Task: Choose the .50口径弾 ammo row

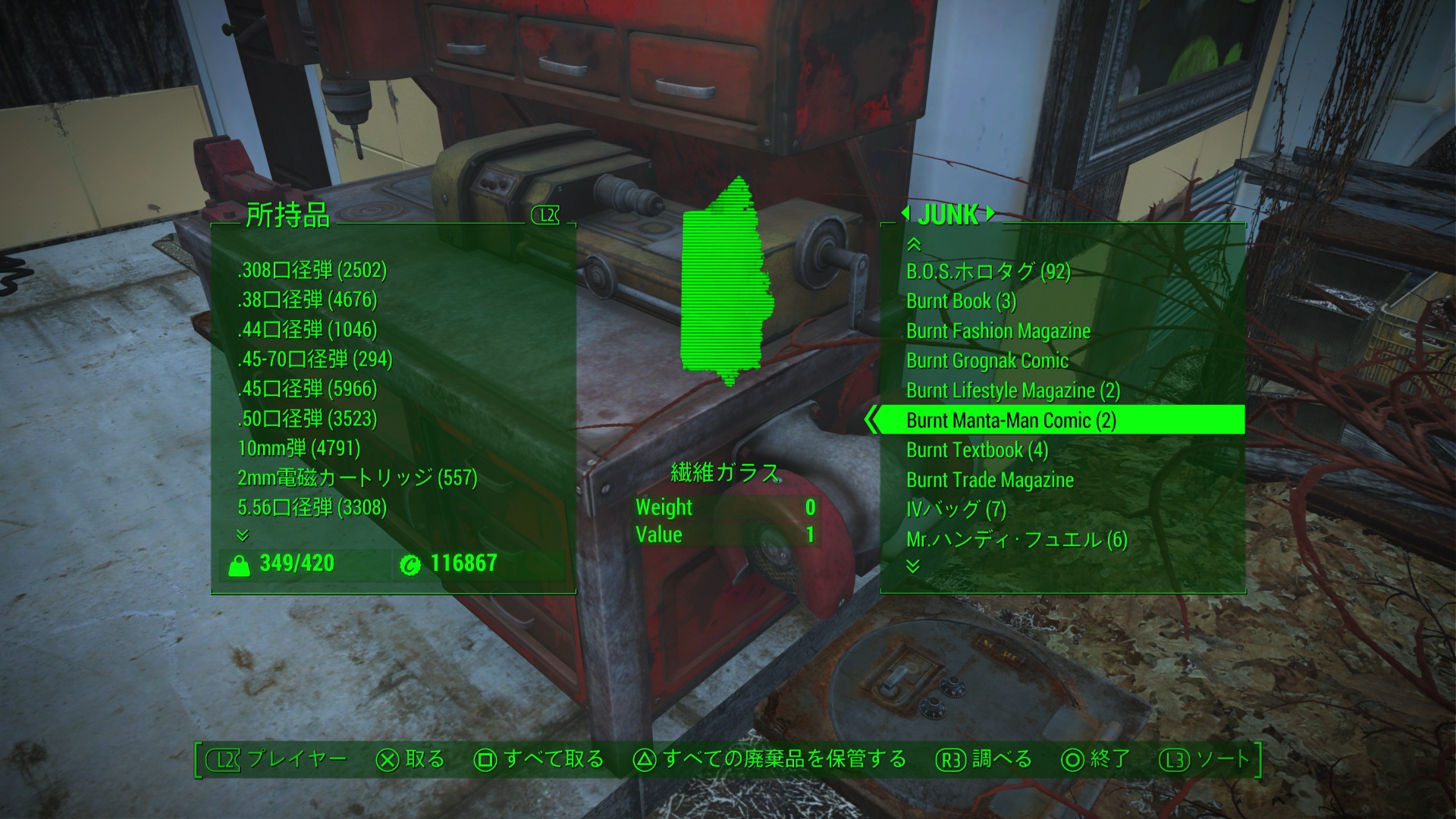Action: point(307,419)
